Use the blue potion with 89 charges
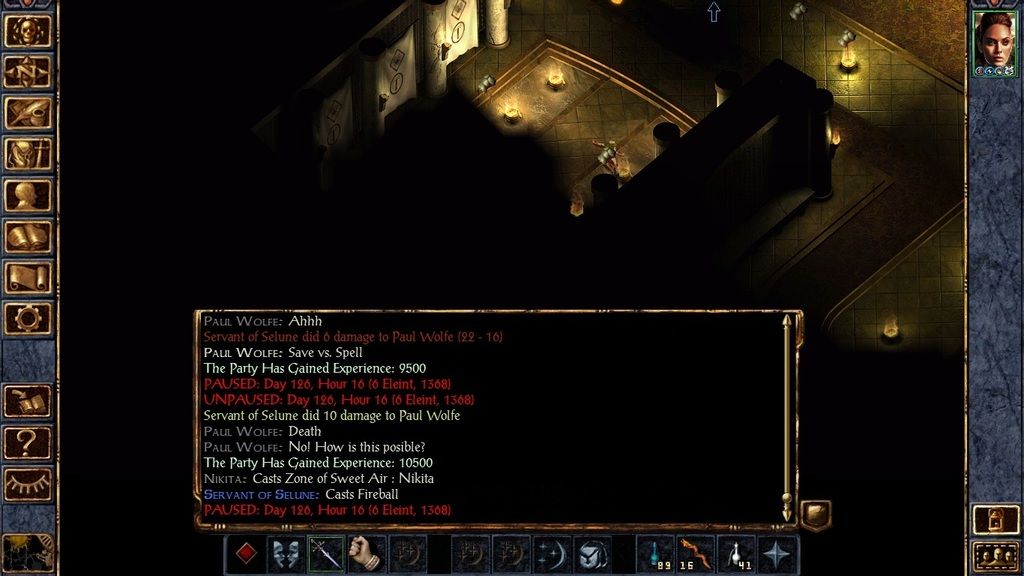Screen dimensions: 1024x576 pyautogui.click(x=655, y=554)
